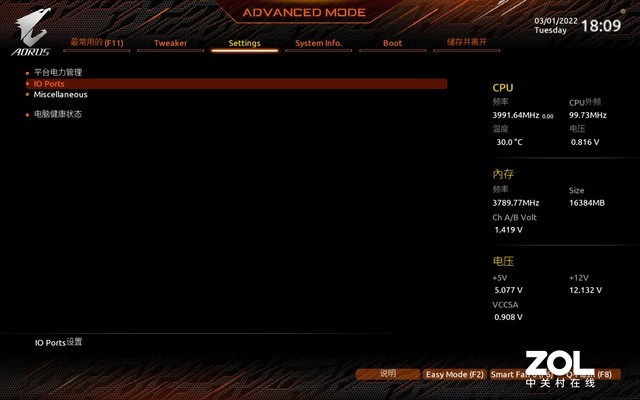Viewport: 640px width, 400px height.
Task: Switch to Easy Mode (F2)
Action: click(x=454, y=374)
